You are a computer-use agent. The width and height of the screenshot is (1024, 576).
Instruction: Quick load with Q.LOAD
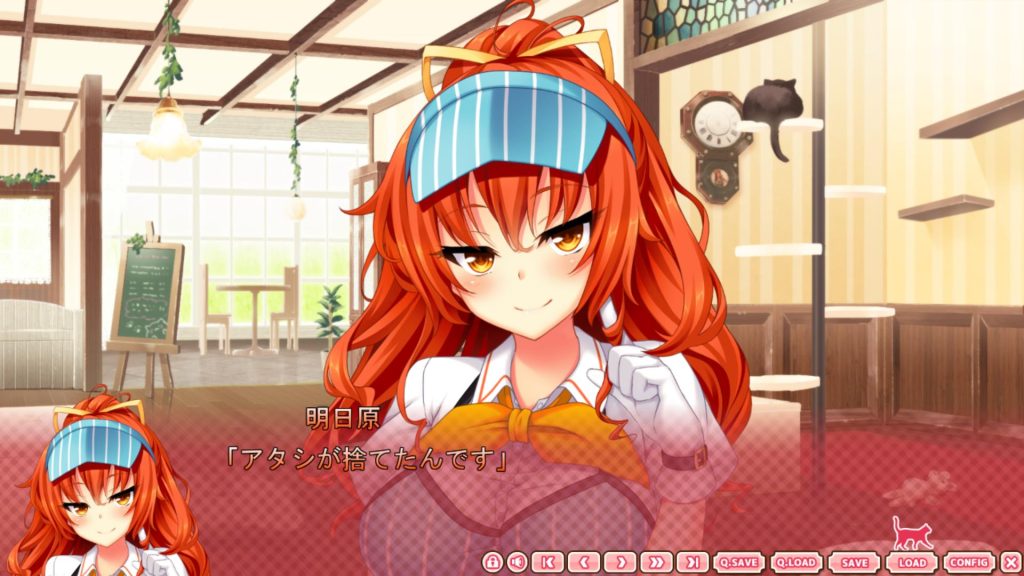(x=796, y=562)
